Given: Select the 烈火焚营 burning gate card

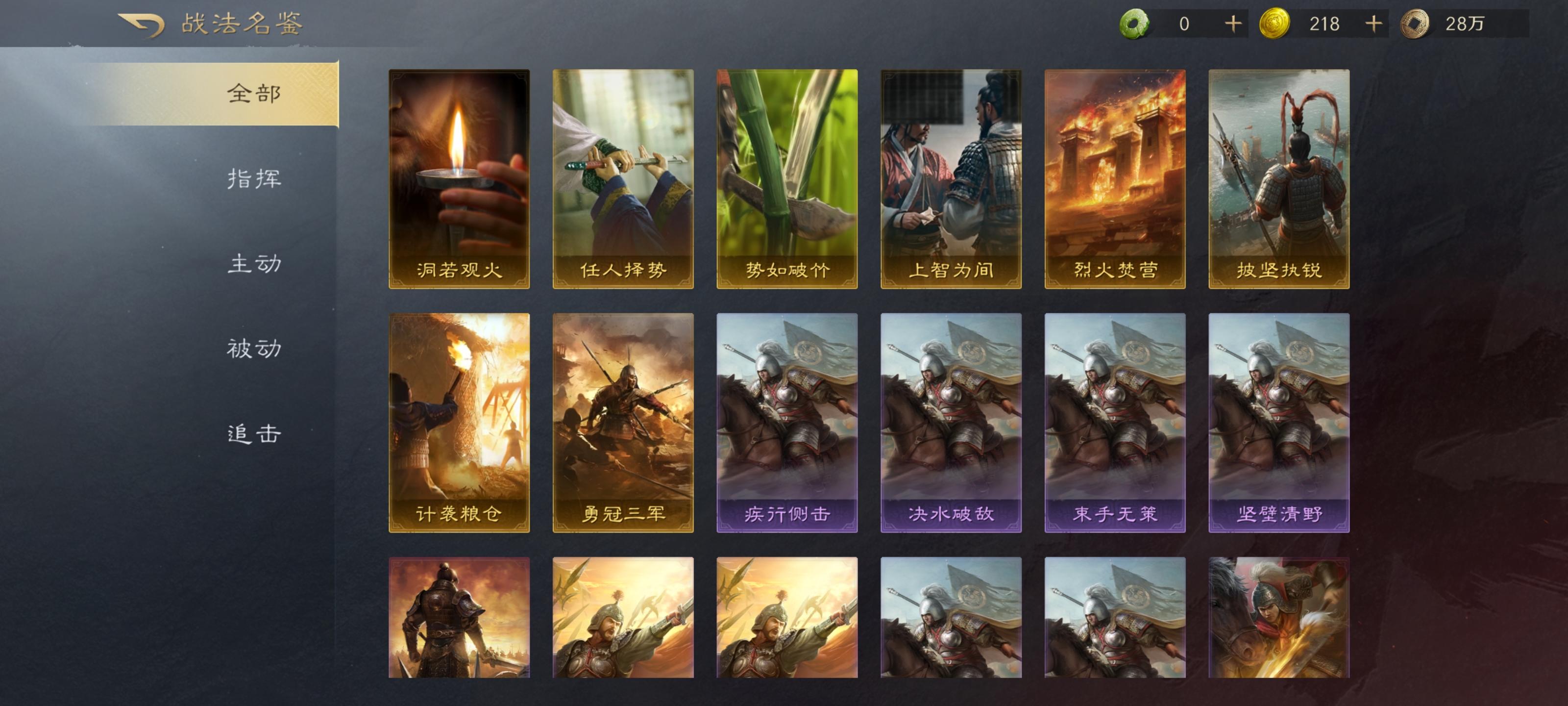Looking at the screenshot, I should 1116,183.
